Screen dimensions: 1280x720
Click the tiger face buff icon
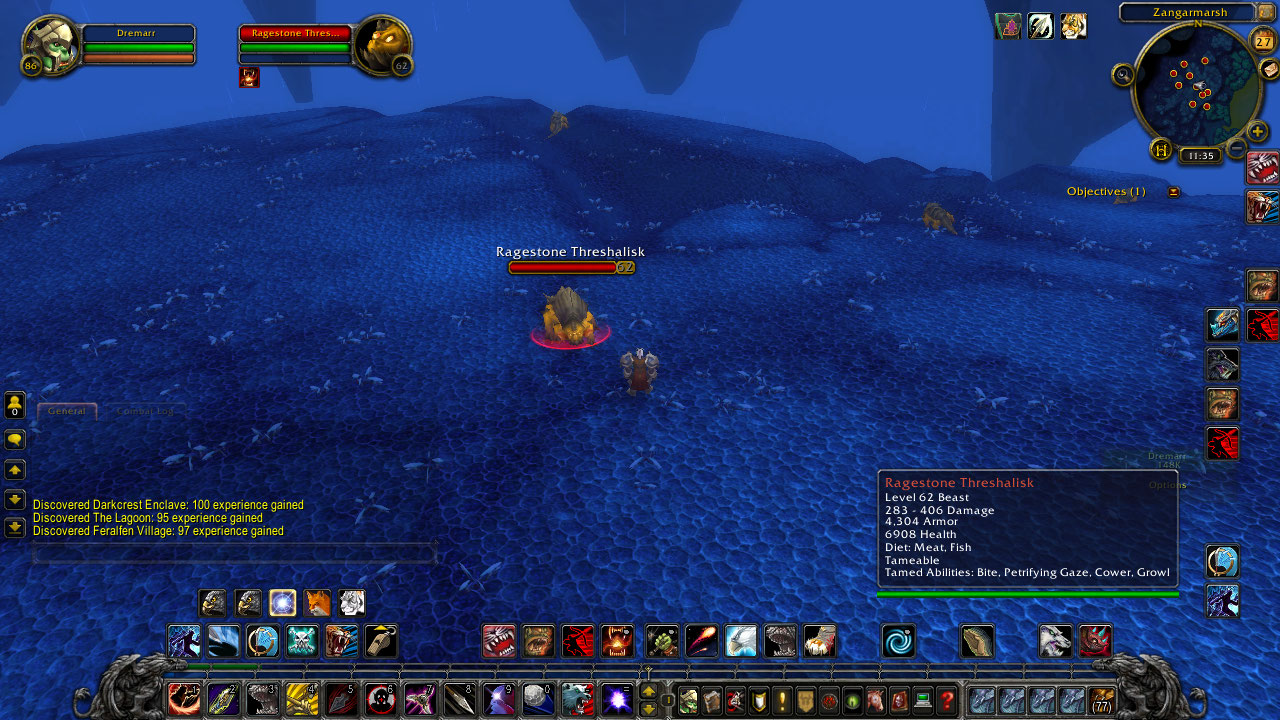click(x=1073, y=26)
